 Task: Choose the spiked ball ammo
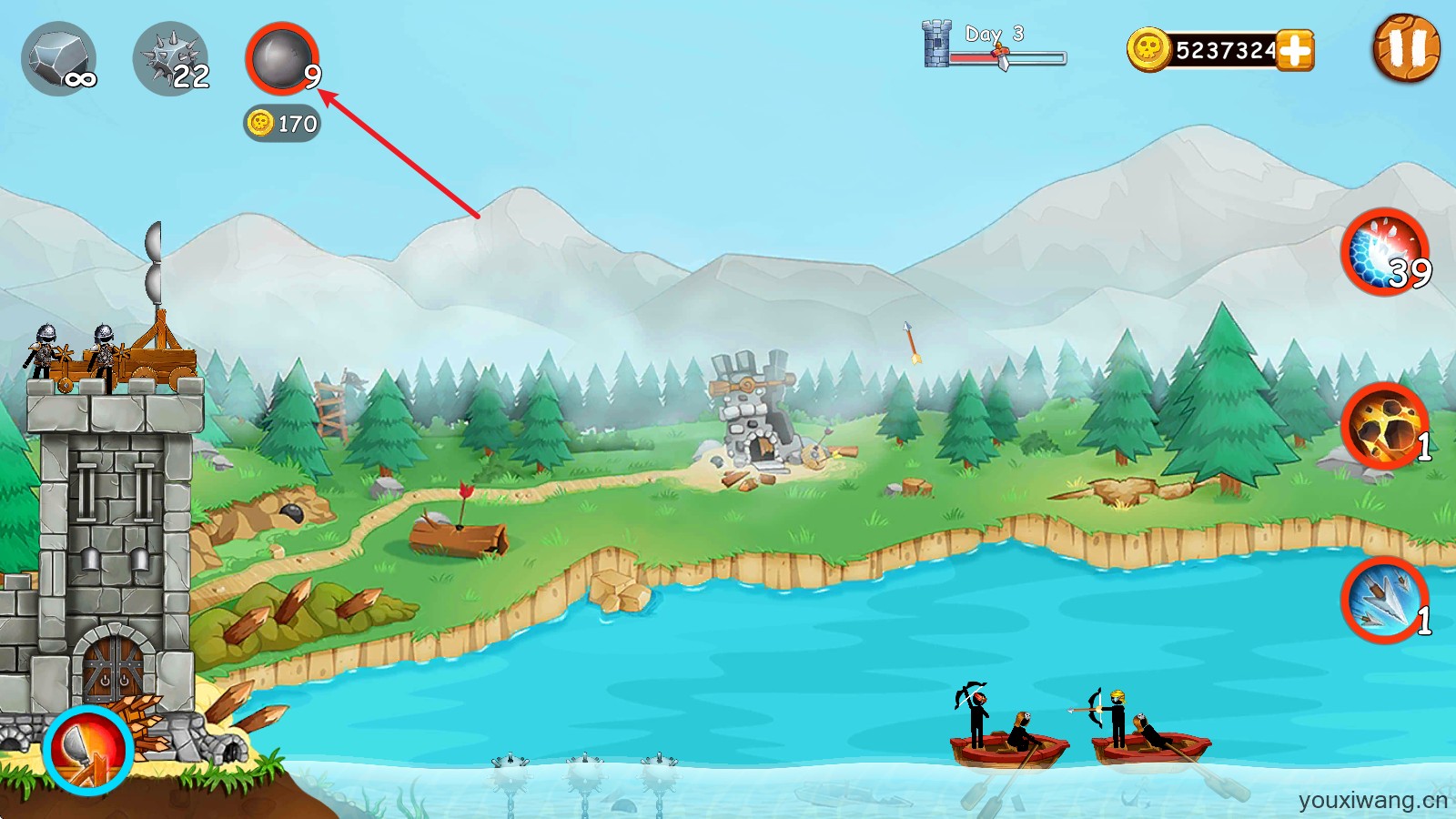click(x=171, y=59)
